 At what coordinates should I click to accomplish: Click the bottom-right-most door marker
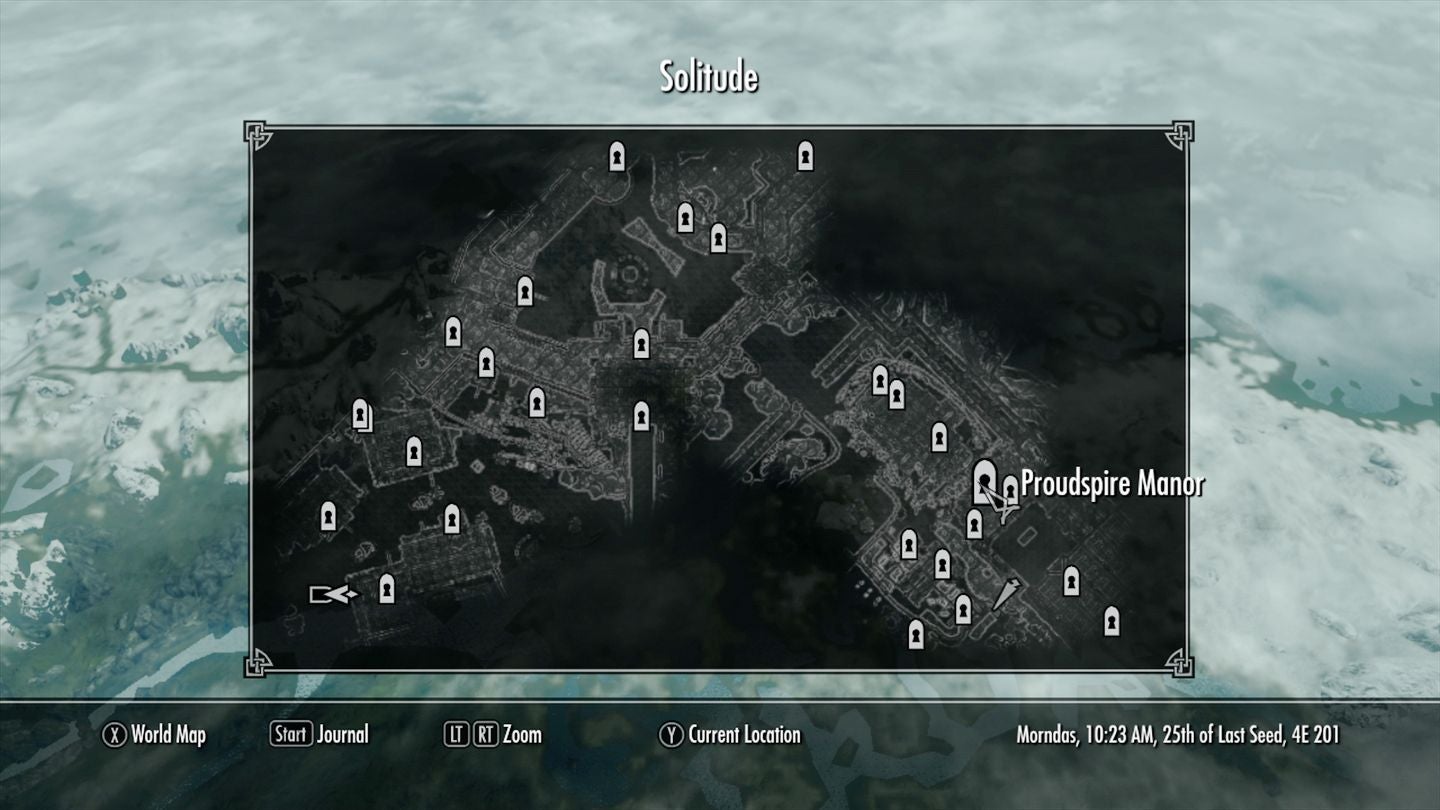coord(1113,618)
